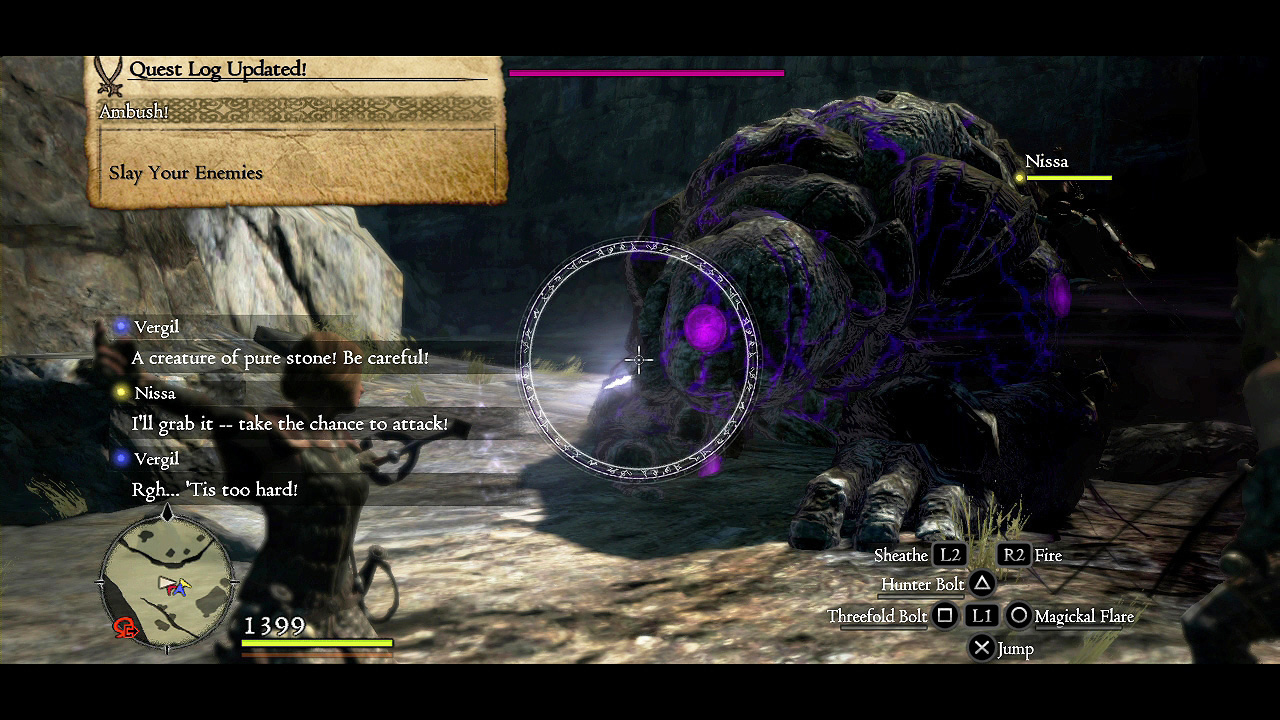Choose the Threefold Bolt skill label

[877, 616]
